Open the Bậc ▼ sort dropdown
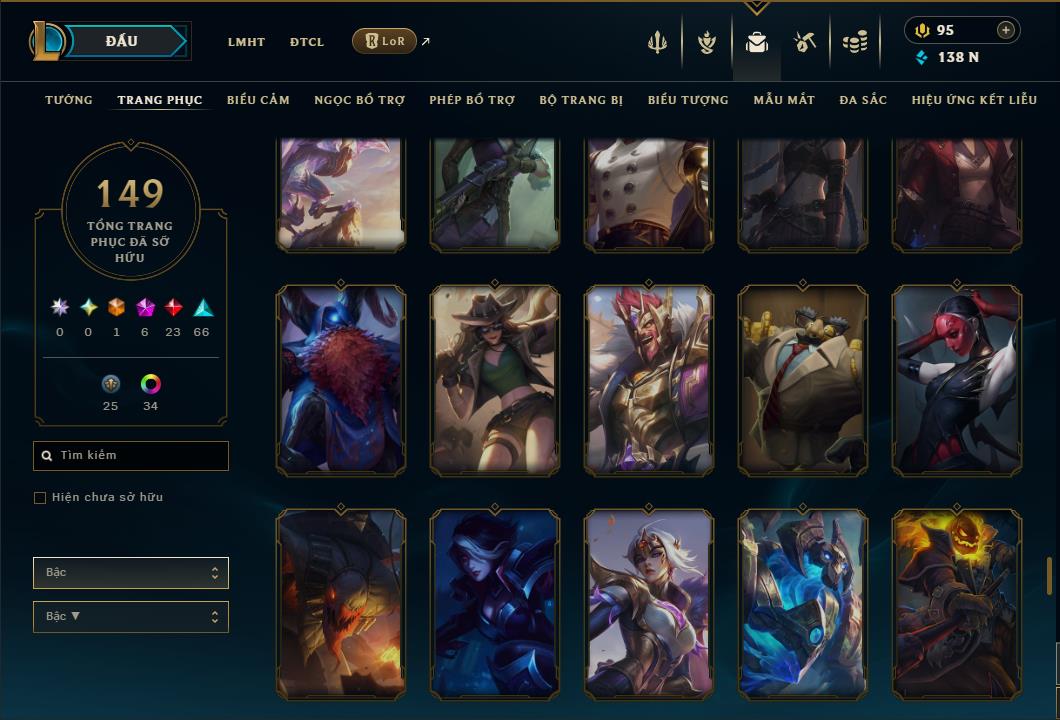This screenshot has height=720, width=1060. pyautogui.click(x=131, y=617)
